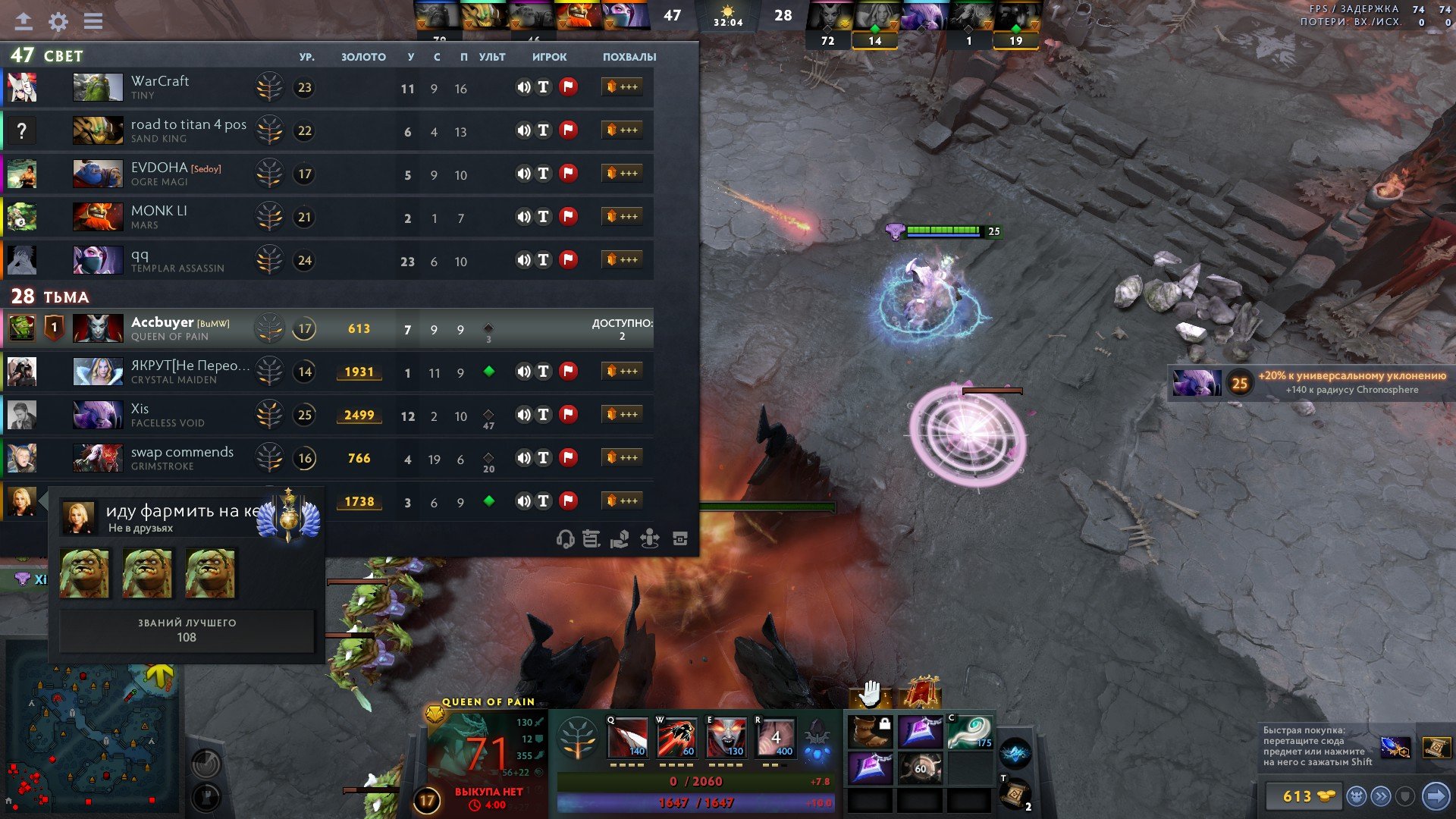Open the hamburger main menu
The width and height of the screenshot is (1456, 819).
pyautogui.click(x=93, y=21)
